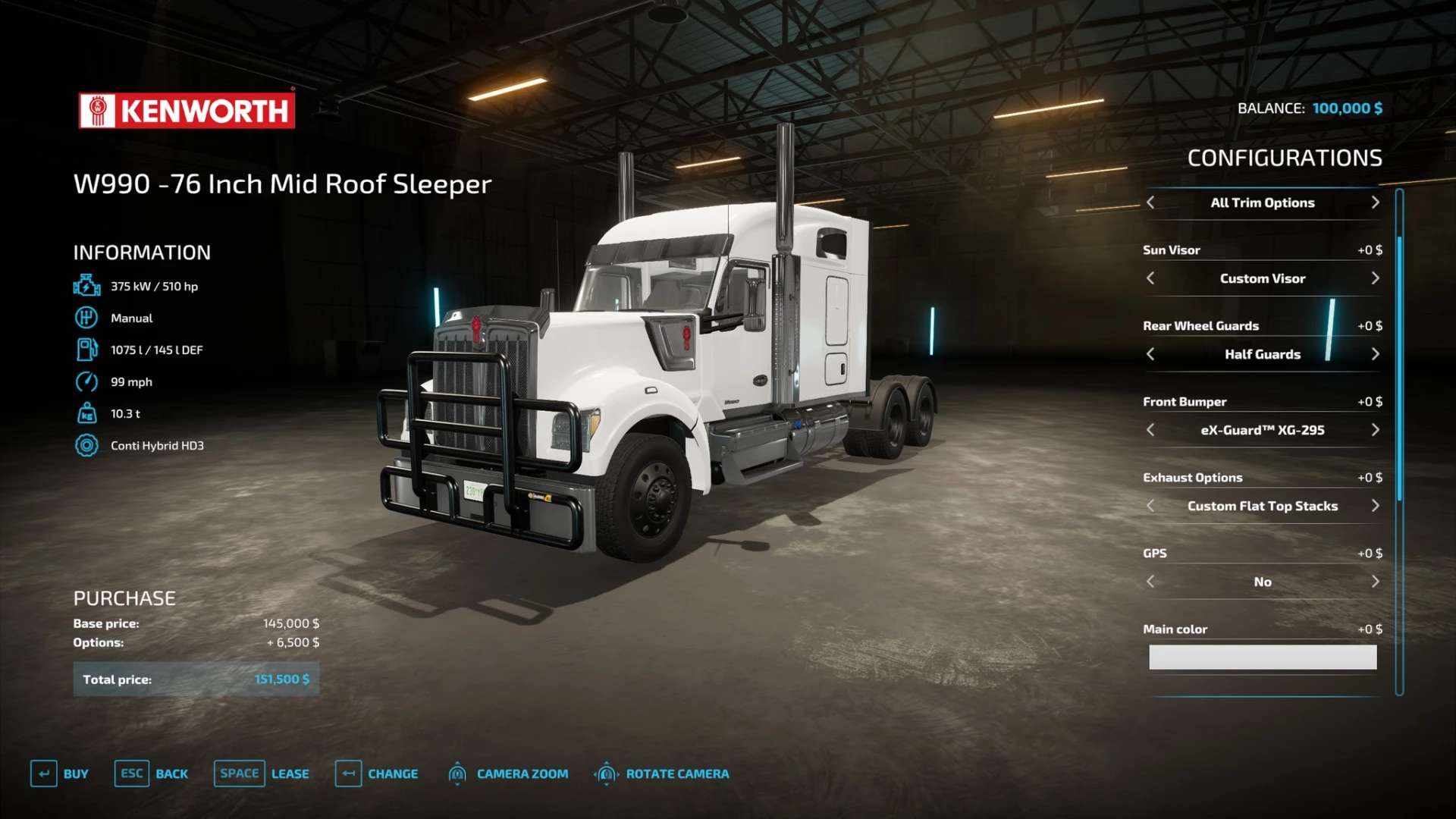Switch to the next Front Bumper option
Image resolution: width=1456 pixels, height=819 pixels.
tap(1375, 430)
